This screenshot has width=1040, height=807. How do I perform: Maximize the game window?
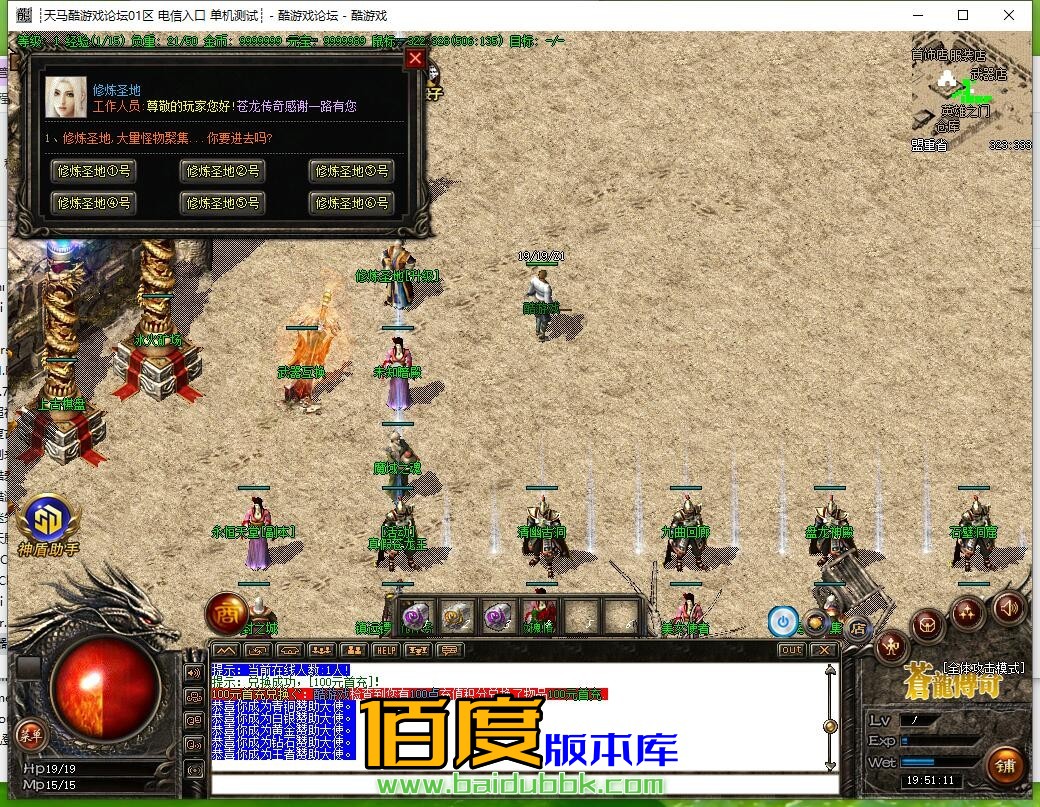[x=963, y=15]
